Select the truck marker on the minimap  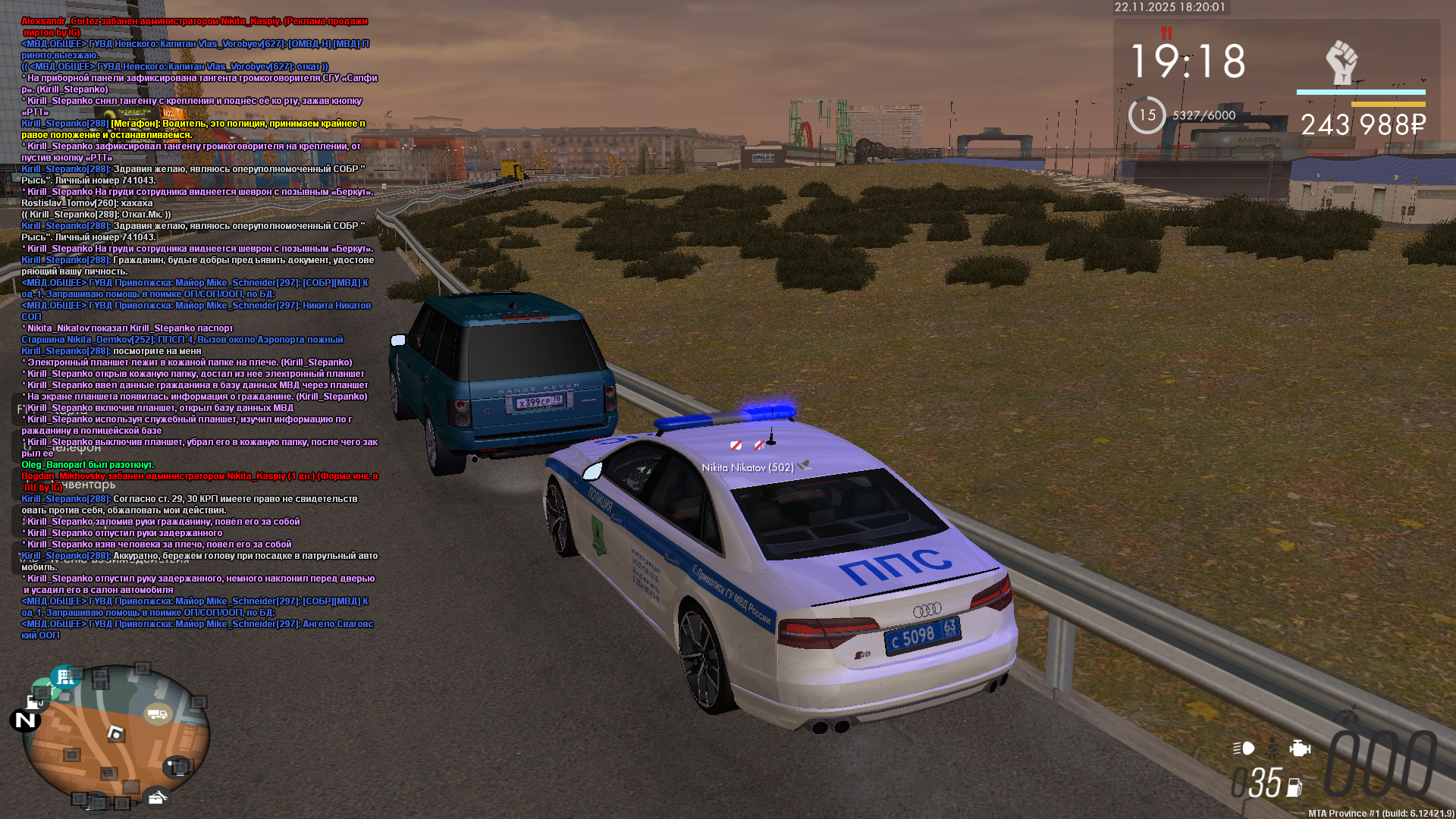tap(158, 714)
